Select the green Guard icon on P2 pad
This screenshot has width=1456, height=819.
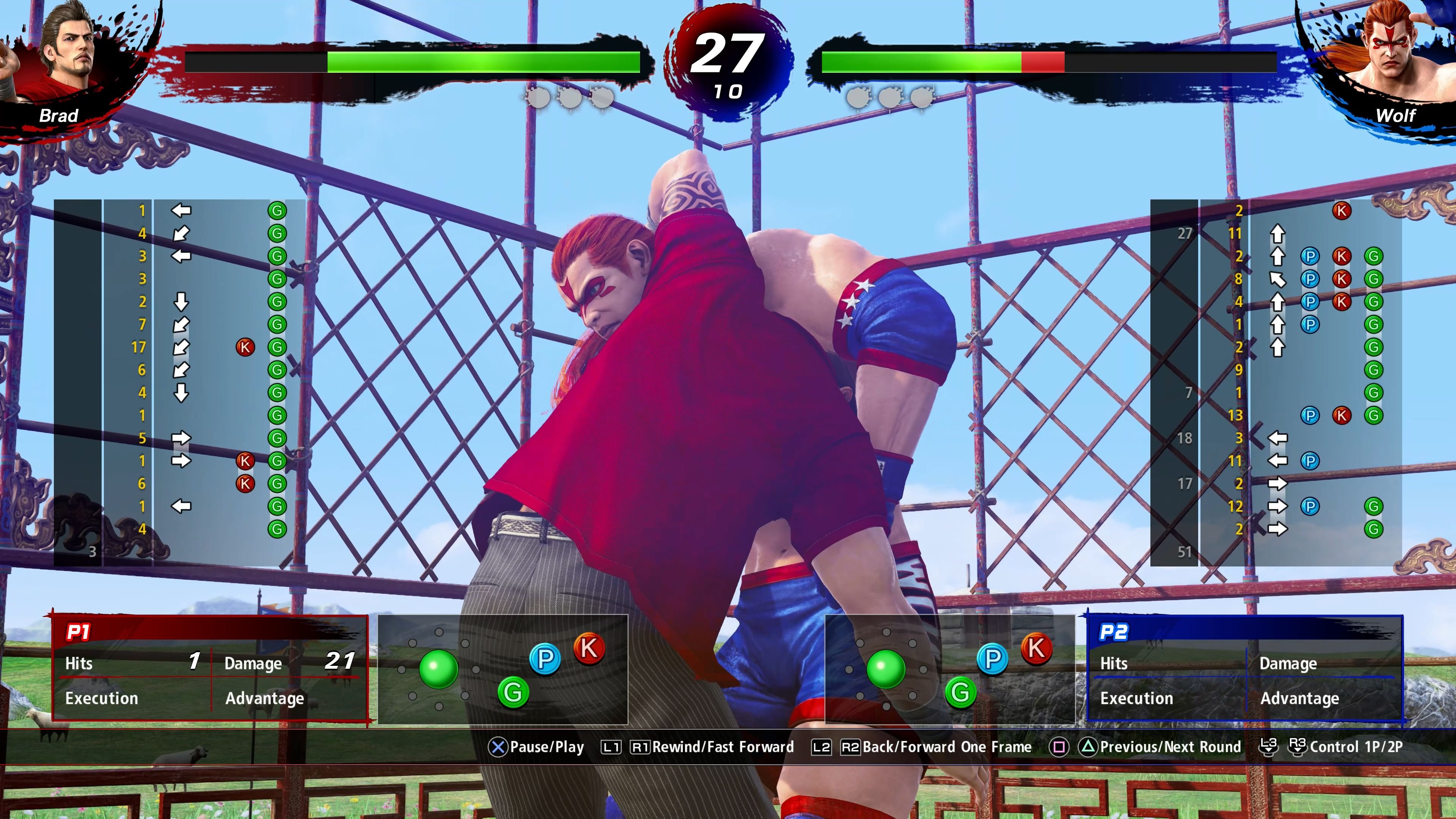click(960, 693)
